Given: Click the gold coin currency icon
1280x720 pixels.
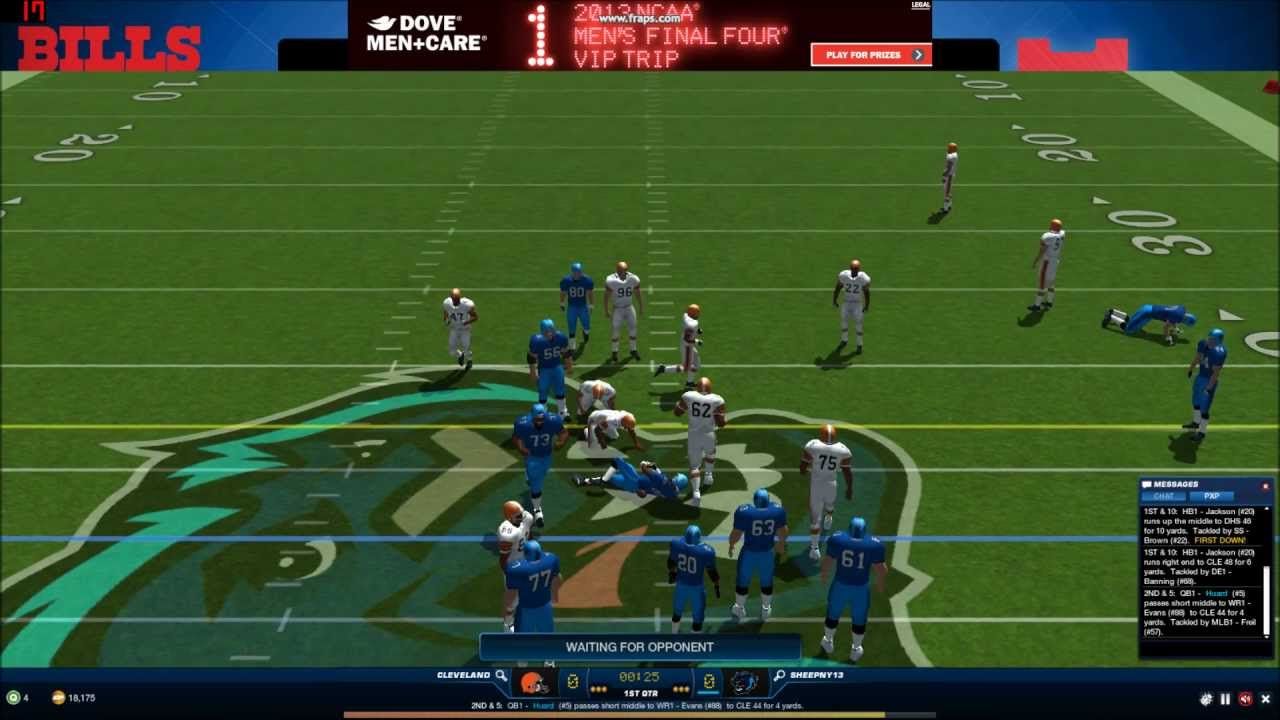Looking at the screenshot, I should click(58, 698).
